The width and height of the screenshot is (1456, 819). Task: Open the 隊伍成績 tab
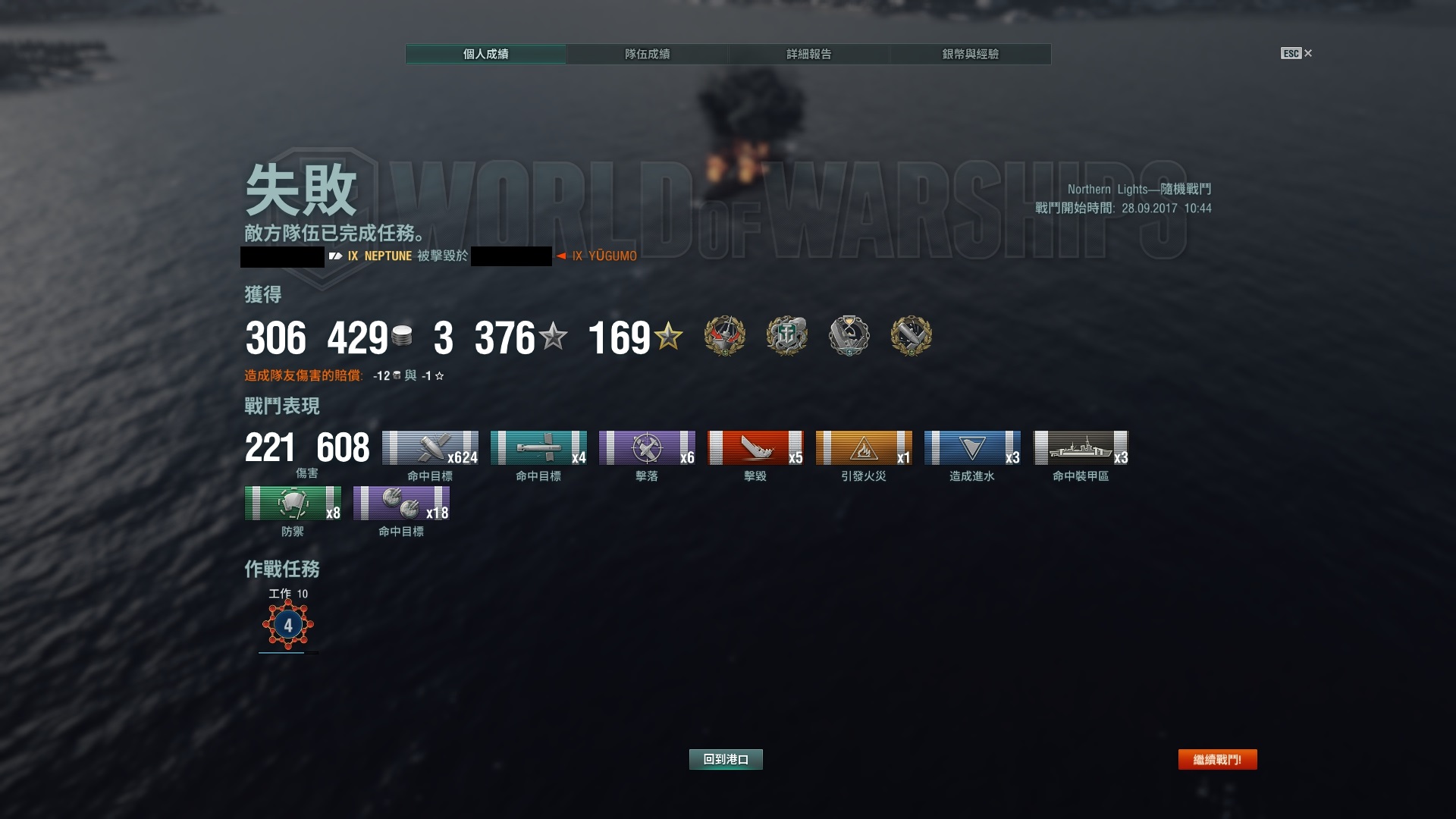pyautogui.click(x=647, y=54)
